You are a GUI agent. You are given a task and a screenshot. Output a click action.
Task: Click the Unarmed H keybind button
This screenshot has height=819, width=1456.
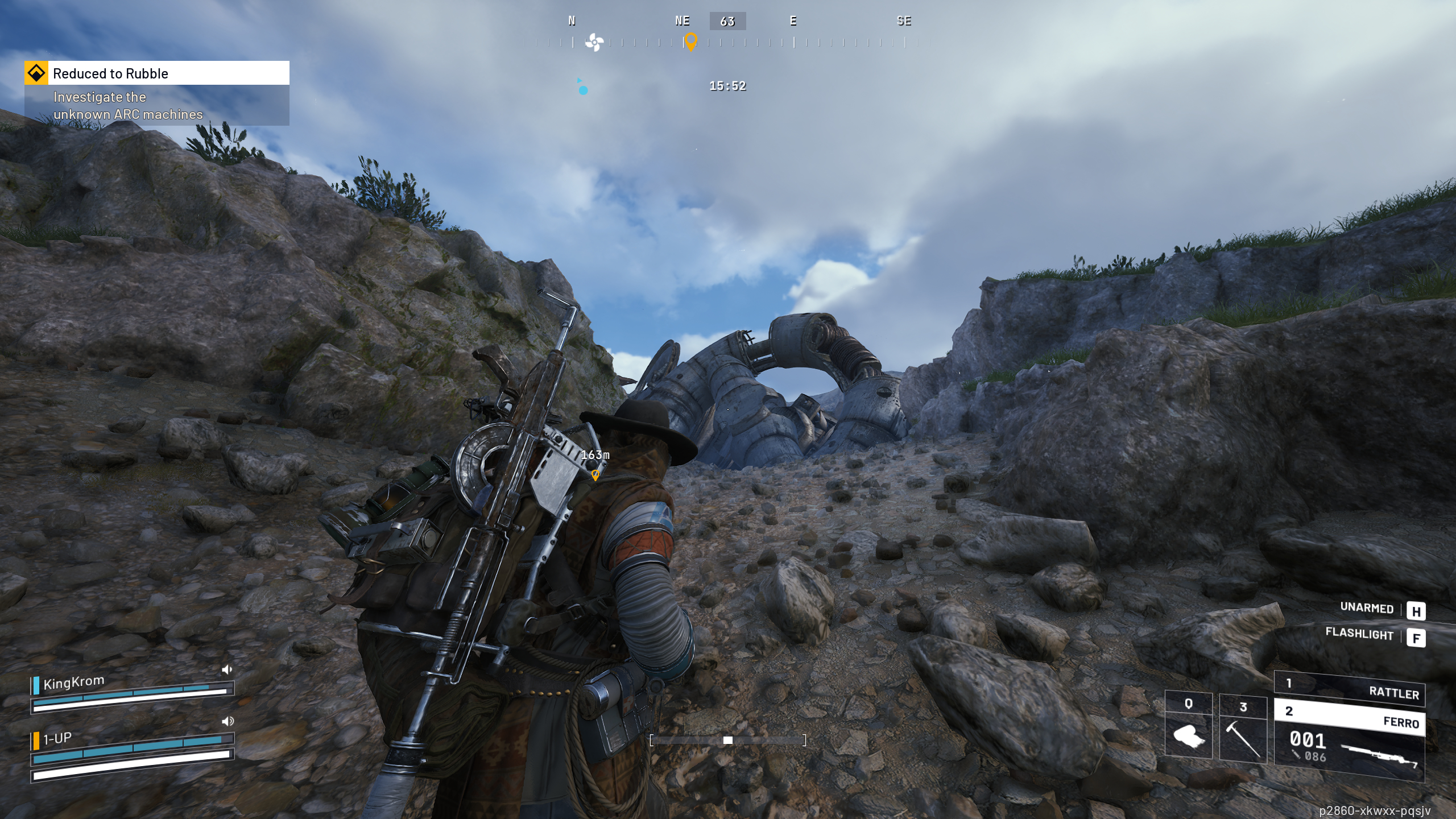1418,611
